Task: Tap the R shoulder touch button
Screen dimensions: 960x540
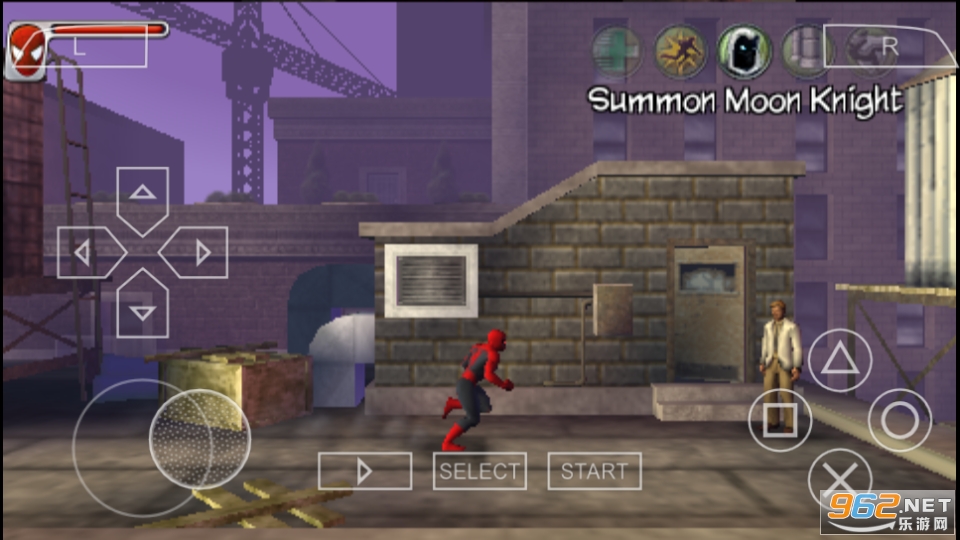Action: (x=889, y=46)
